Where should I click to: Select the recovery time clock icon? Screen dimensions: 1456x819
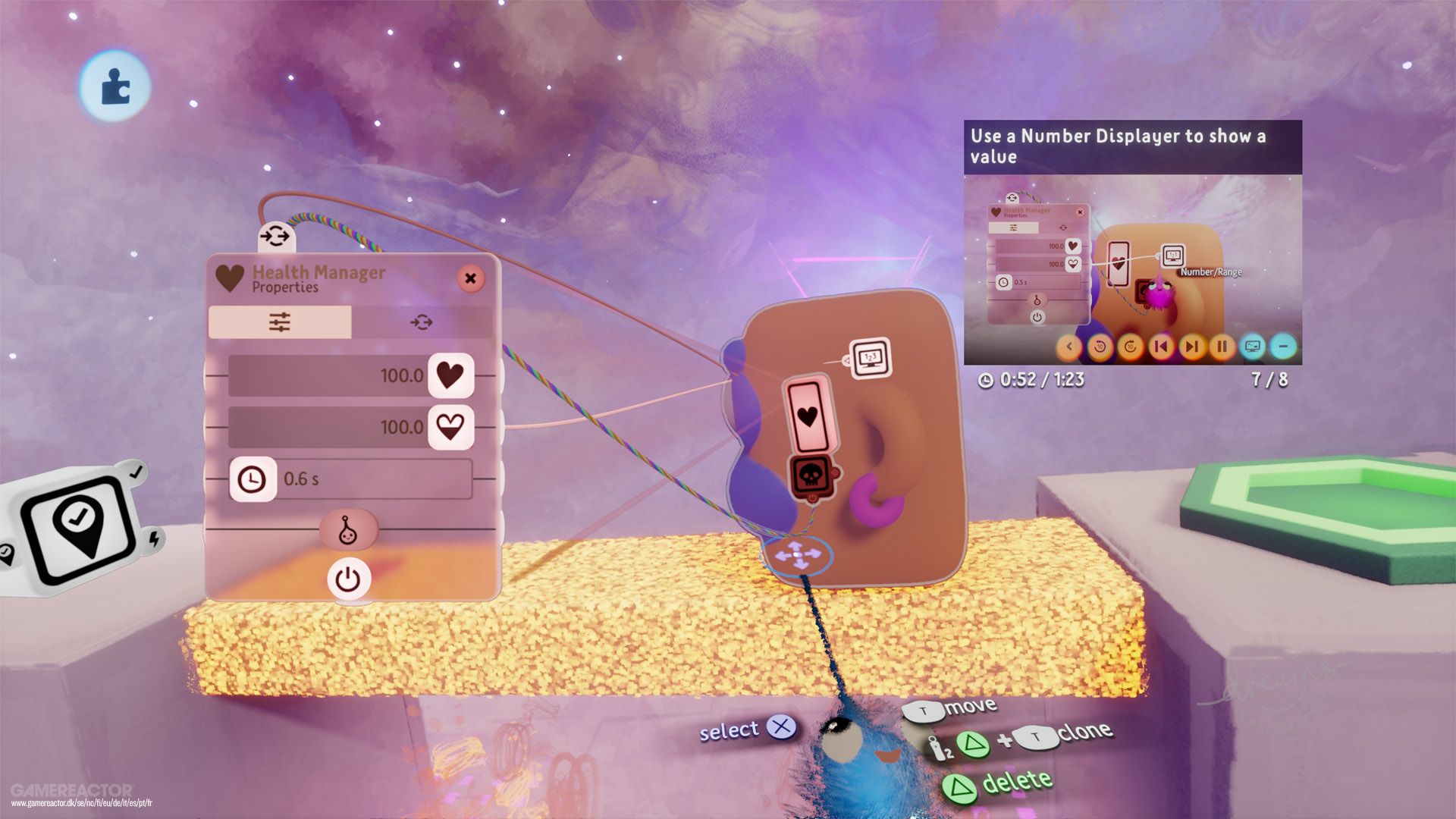pos(253,478)
